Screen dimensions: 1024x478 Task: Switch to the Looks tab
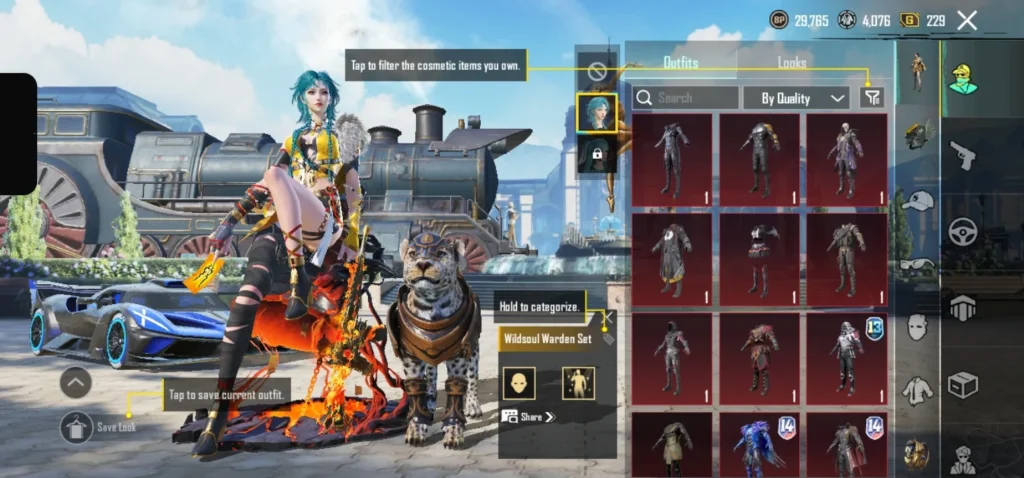pos(792,62)
